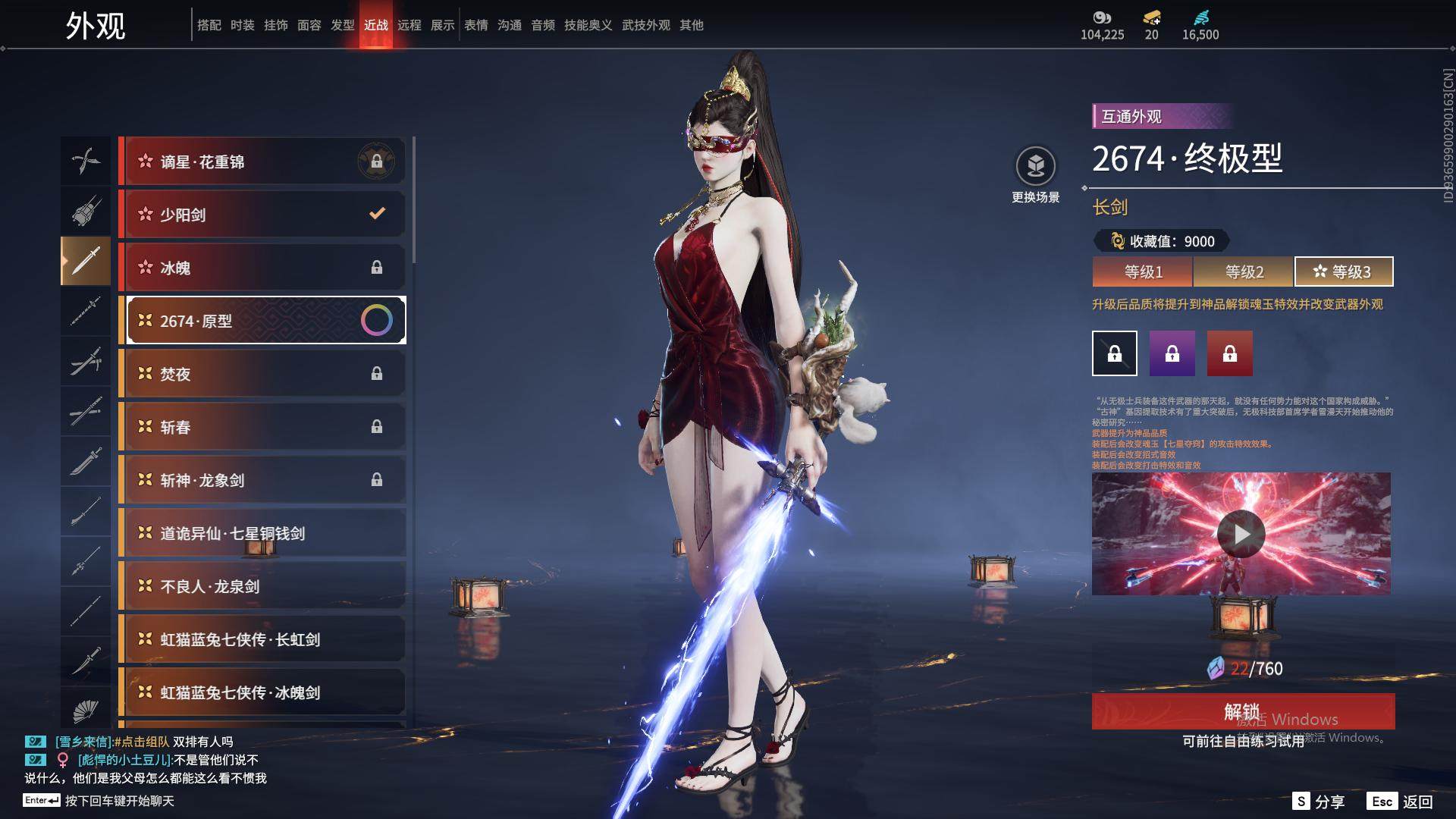Choose the purple locked color swatch
This screenshot has width=1456, height=819.
pos(1172,353)
